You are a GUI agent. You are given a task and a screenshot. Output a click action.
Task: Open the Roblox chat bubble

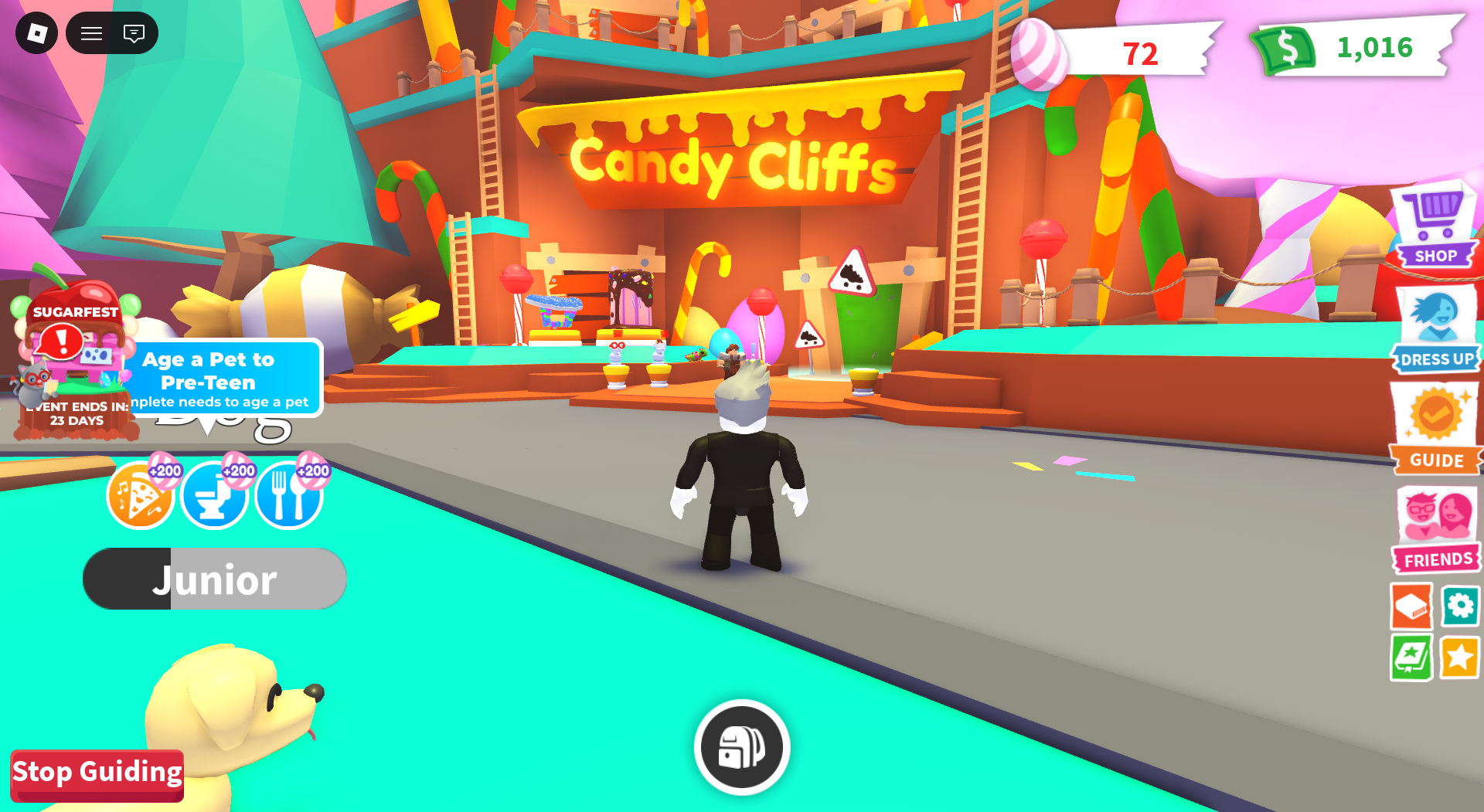coord(134,33)
